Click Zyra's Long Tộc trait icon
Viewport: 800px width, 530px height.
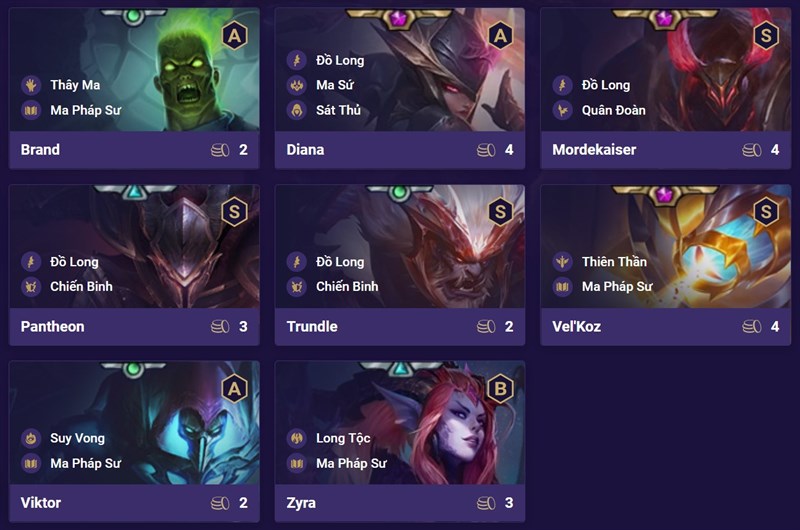296,438
